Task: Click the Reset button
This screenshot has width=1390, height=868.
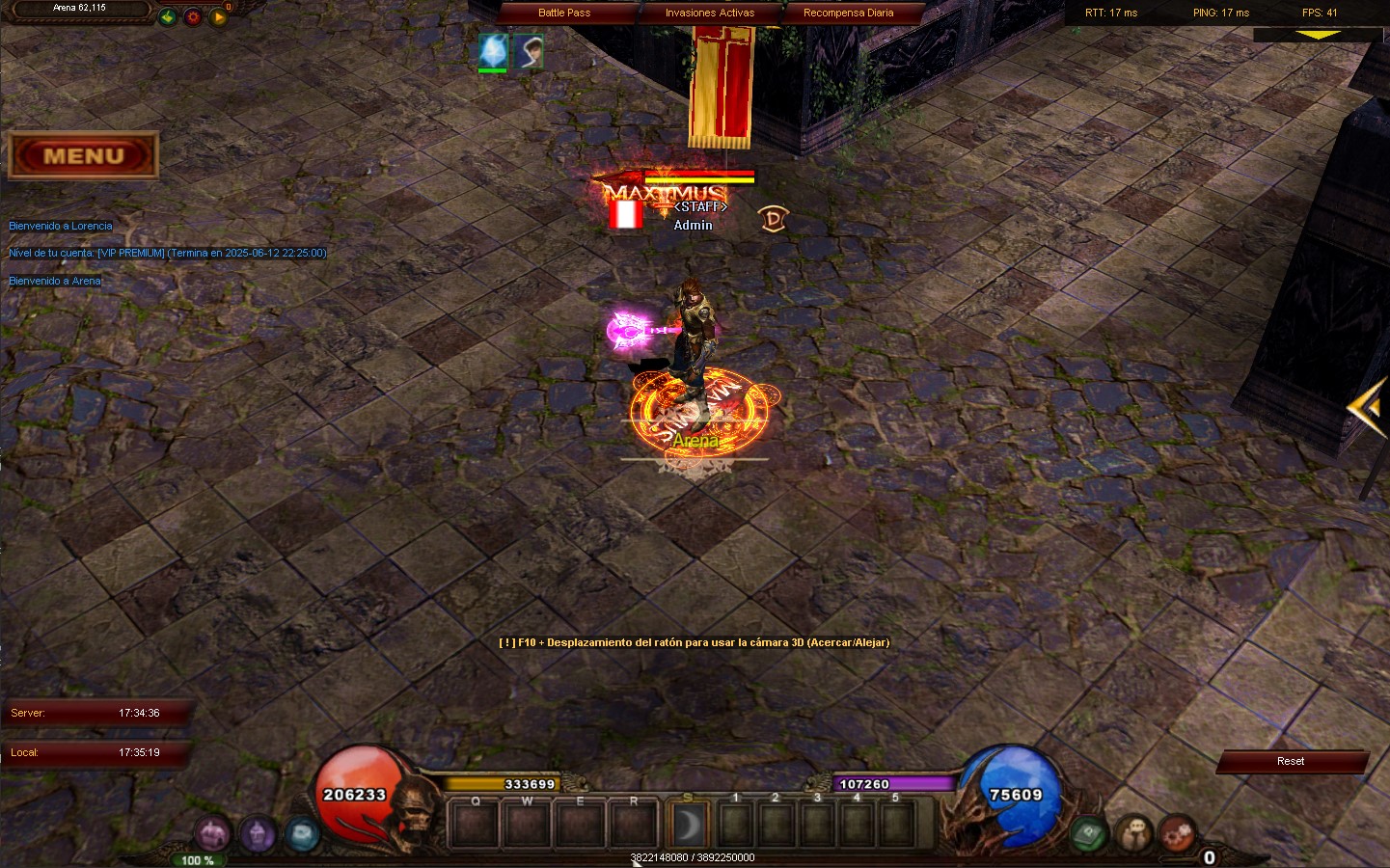Action: click(x=1291, y=762)
